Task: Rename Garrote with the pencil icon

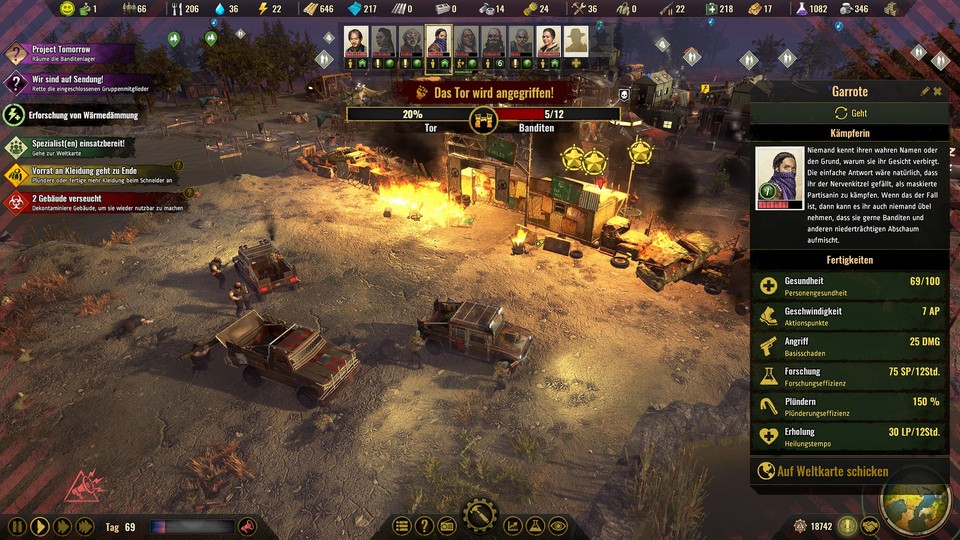Action: coord(925,91)
